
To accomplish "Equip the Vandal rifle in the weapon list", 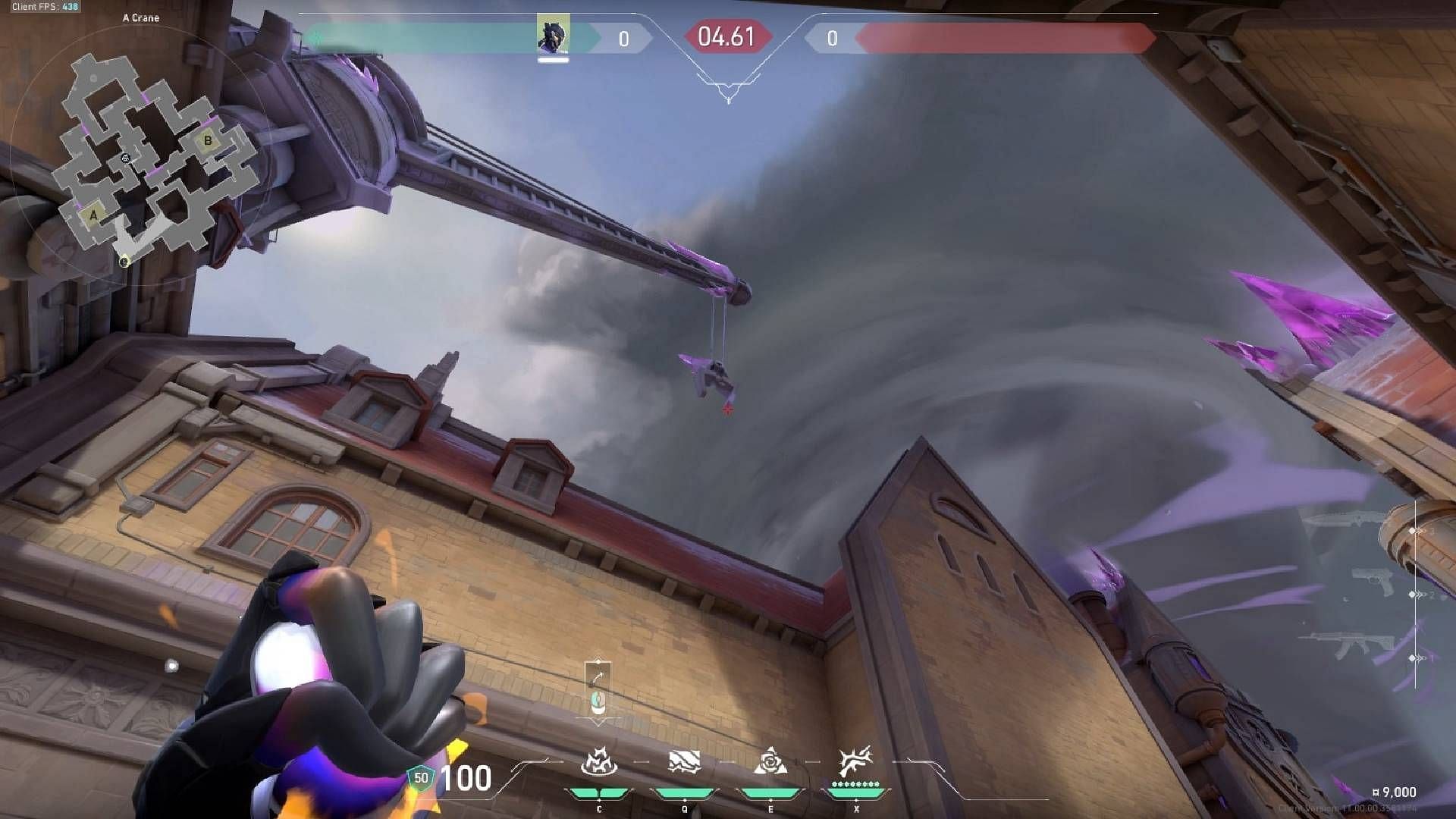I will coord(1350,645).
